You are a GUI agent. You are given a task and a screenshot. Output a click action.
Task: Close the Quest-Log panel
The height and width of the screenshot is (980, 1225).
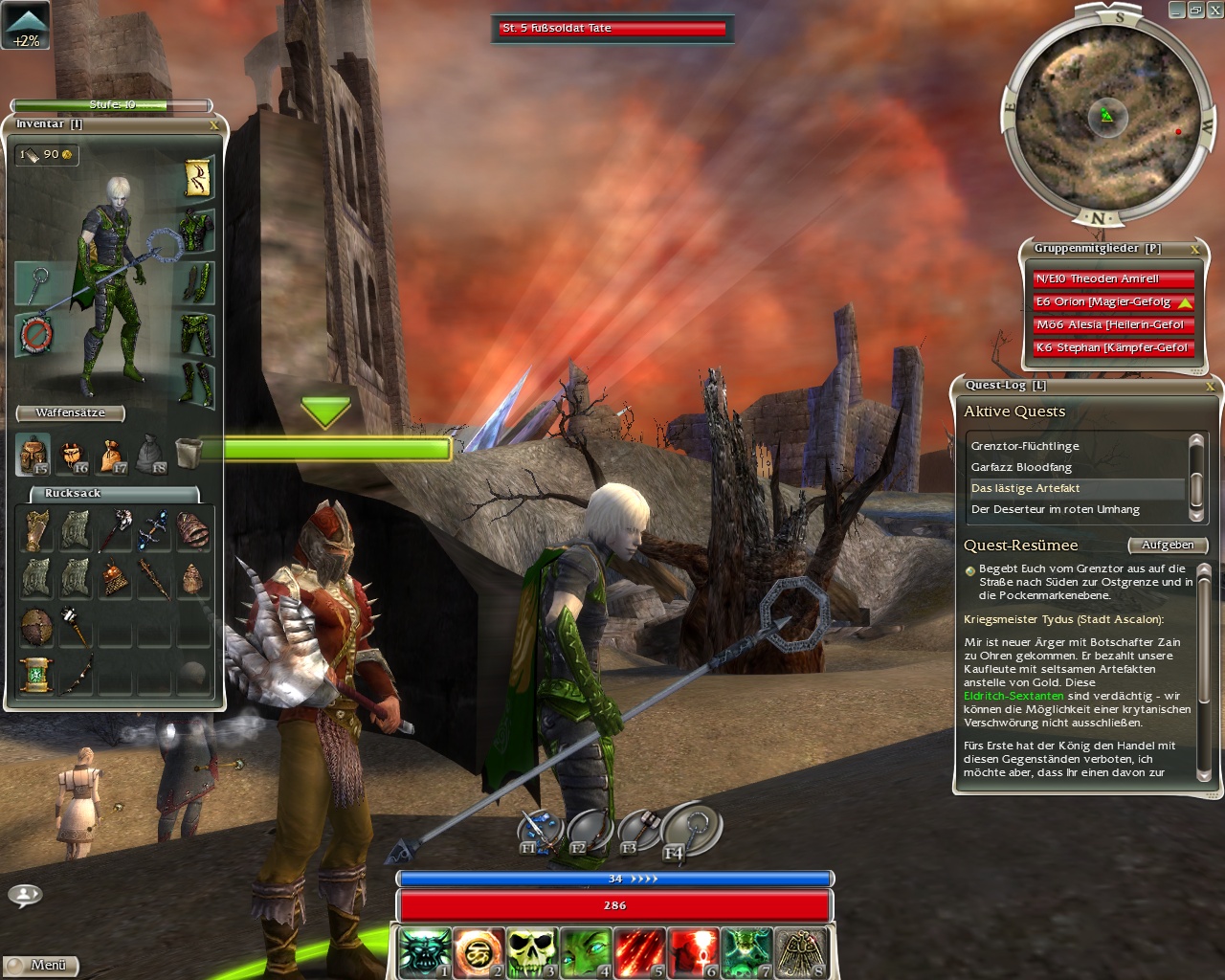tap(1210, 387)
